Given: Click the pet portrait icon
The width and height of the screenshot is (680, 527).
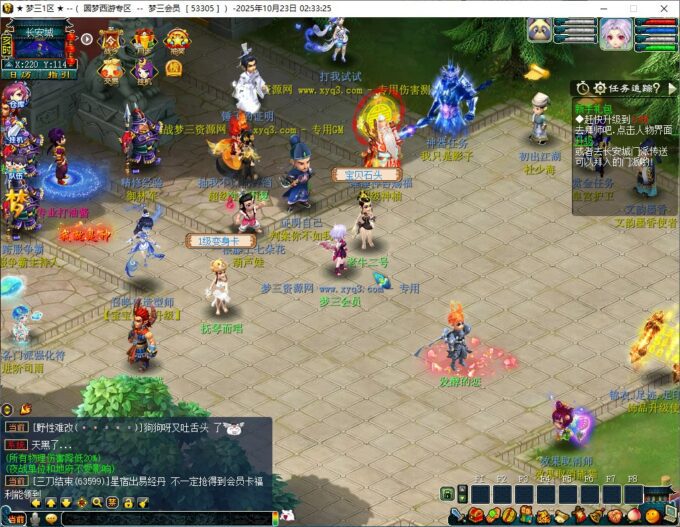Looking at the screenshot, I should tap(541, 31).
